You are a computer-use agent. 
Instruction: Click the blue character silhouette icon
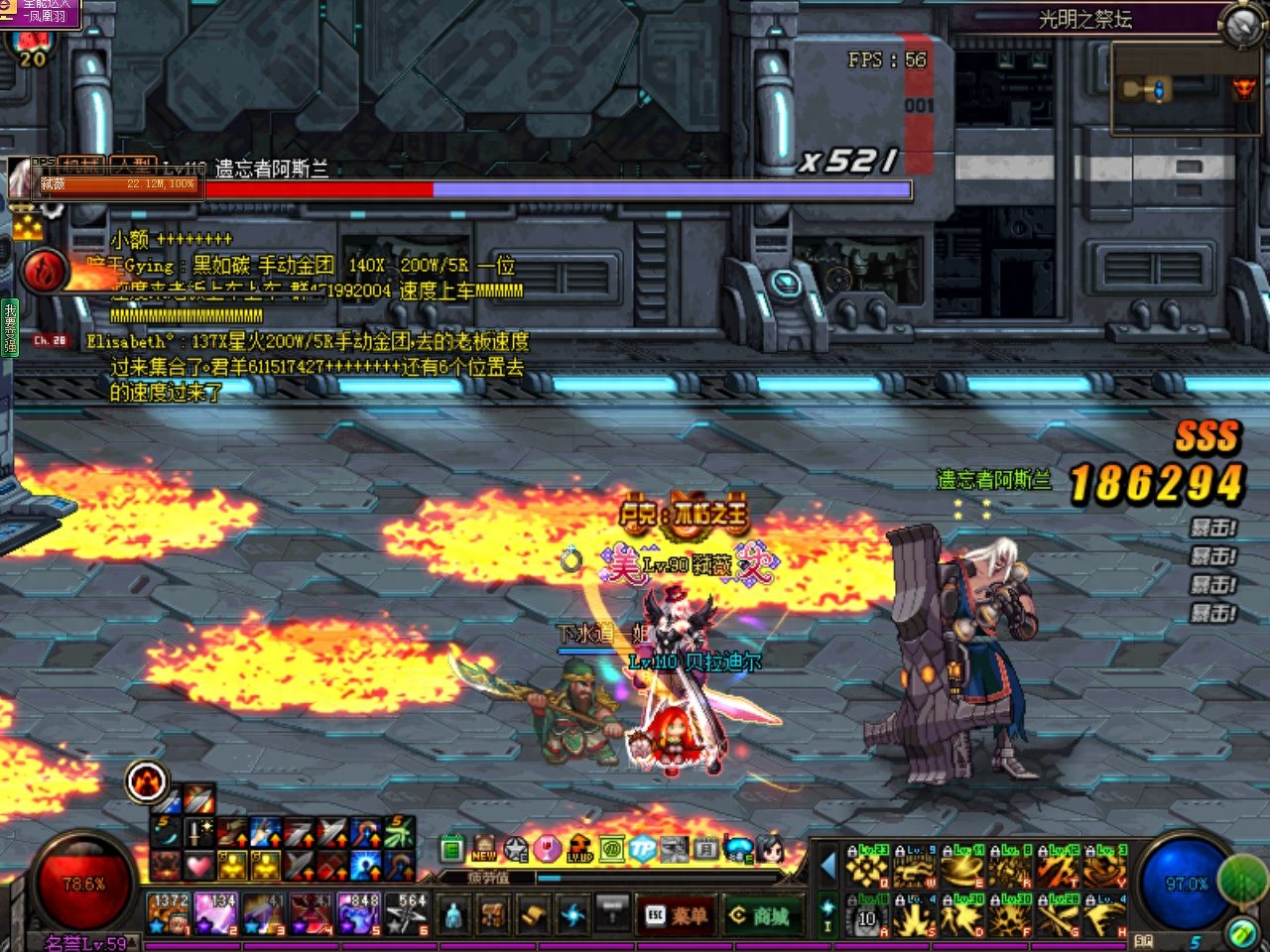coord(454,913)
